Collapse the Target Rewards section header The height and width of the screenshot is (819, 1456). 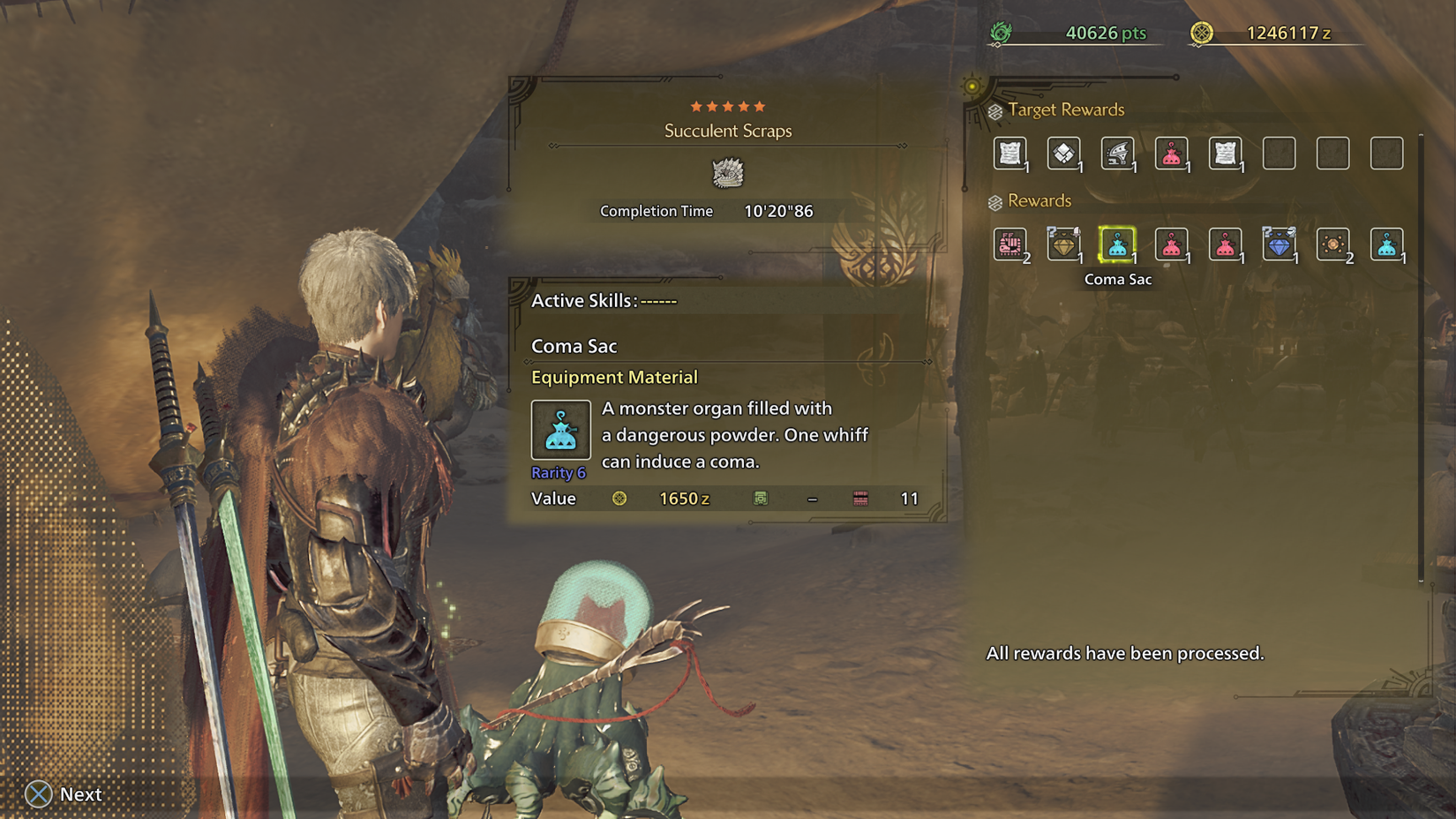point(1059,109)
